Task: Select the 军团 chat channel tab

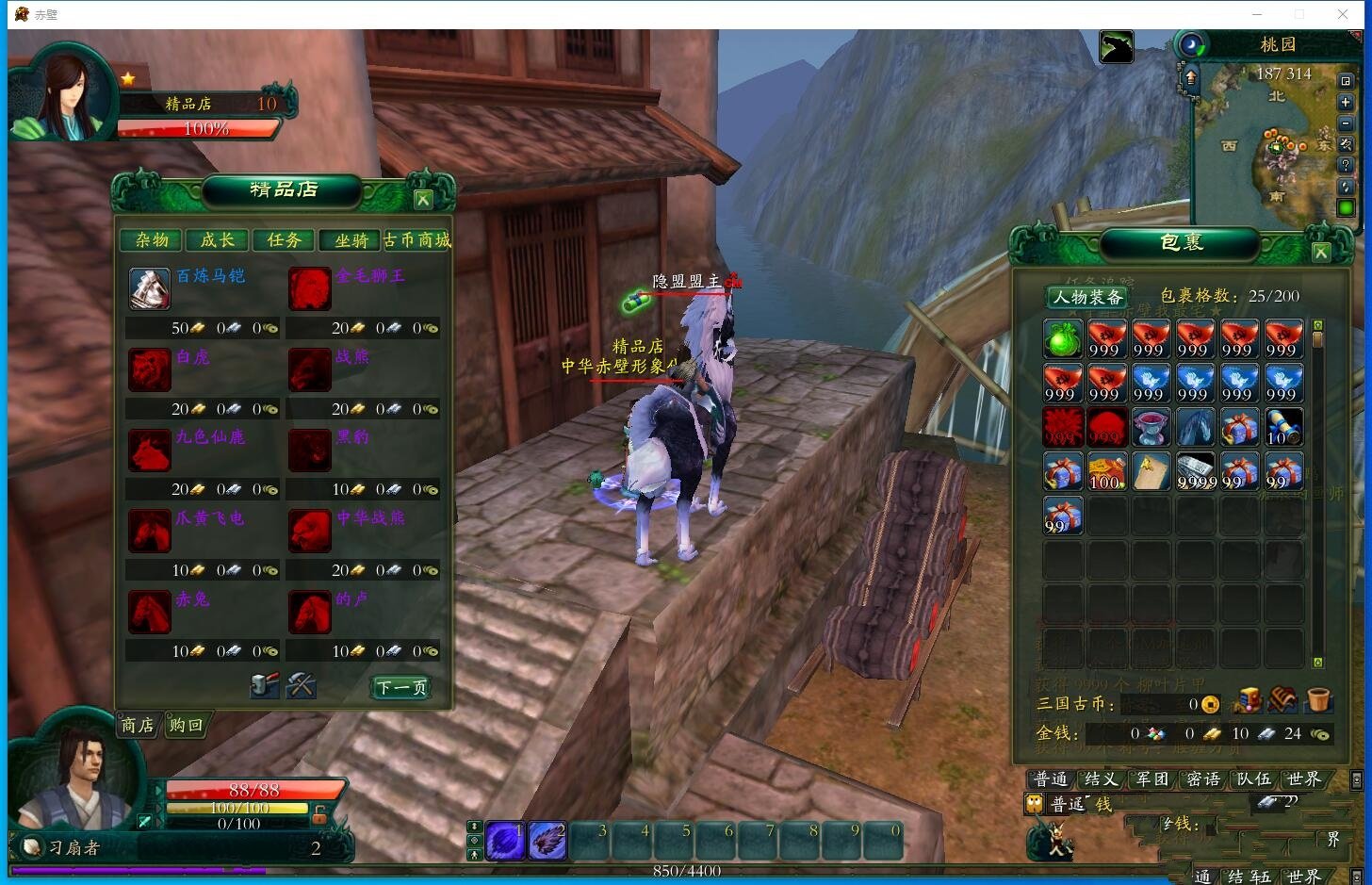Action: (1151, 778)
